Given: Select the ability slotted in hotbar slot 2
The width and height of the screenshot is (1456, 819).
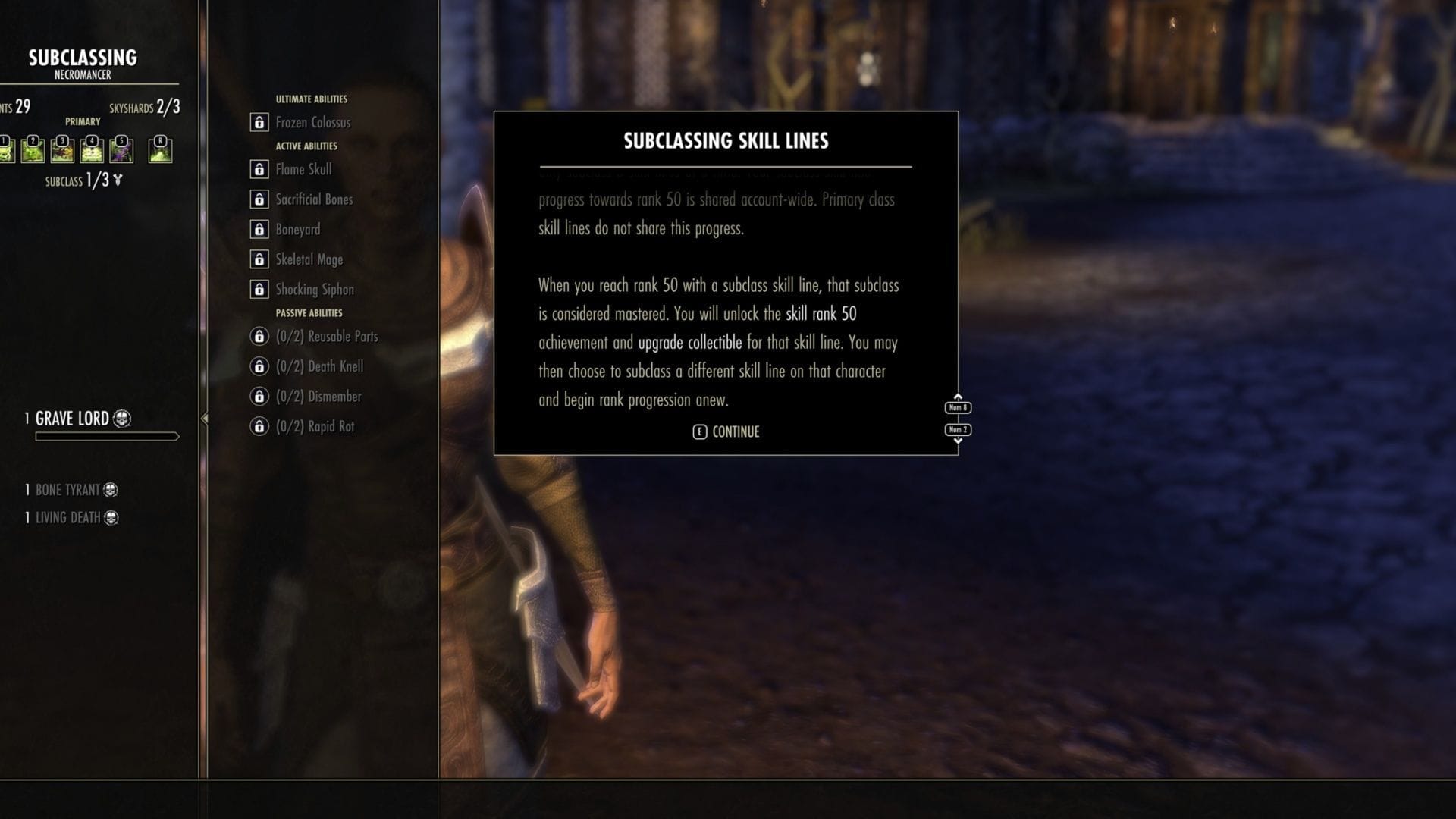Looking at the screenshot, I should coord(33,150).
